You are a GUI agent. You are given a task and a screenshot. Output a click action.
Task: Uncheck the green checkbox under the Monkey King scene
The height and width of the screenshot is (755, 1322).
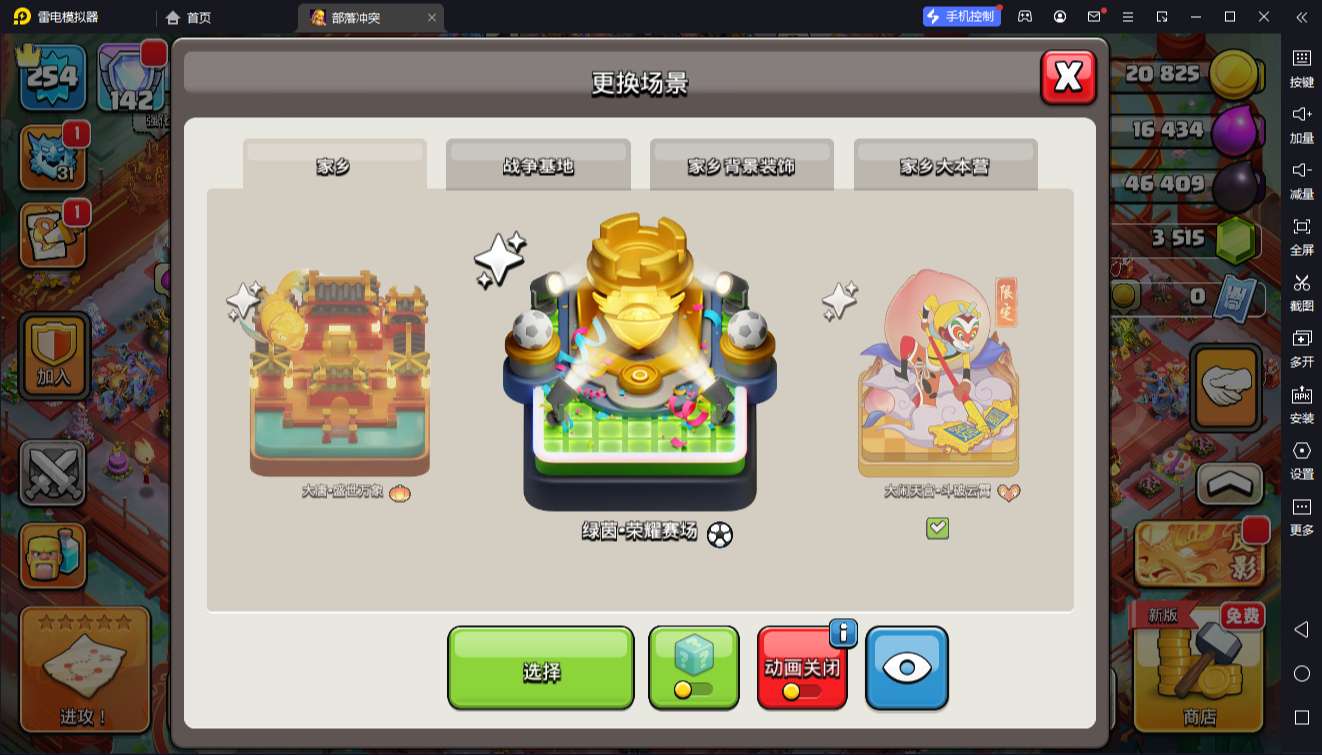[x=936, y=527]
